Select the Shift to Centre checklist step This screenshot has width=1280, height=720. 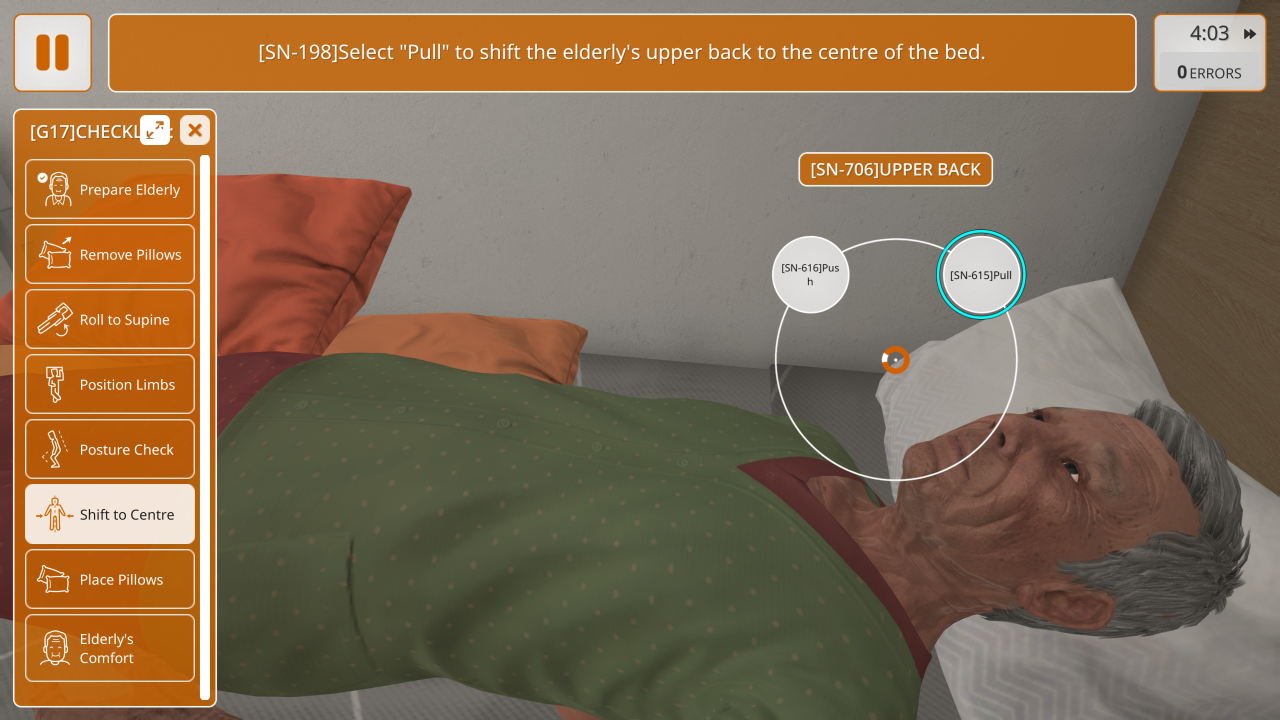(x=110, y=514)
